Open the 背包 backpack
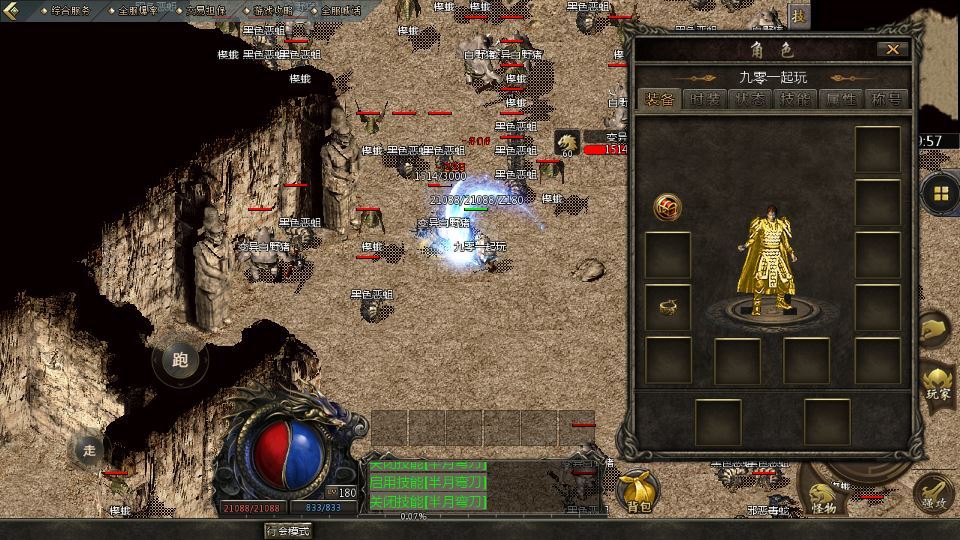This screenshot has height=540, width=960. [639, 491]
